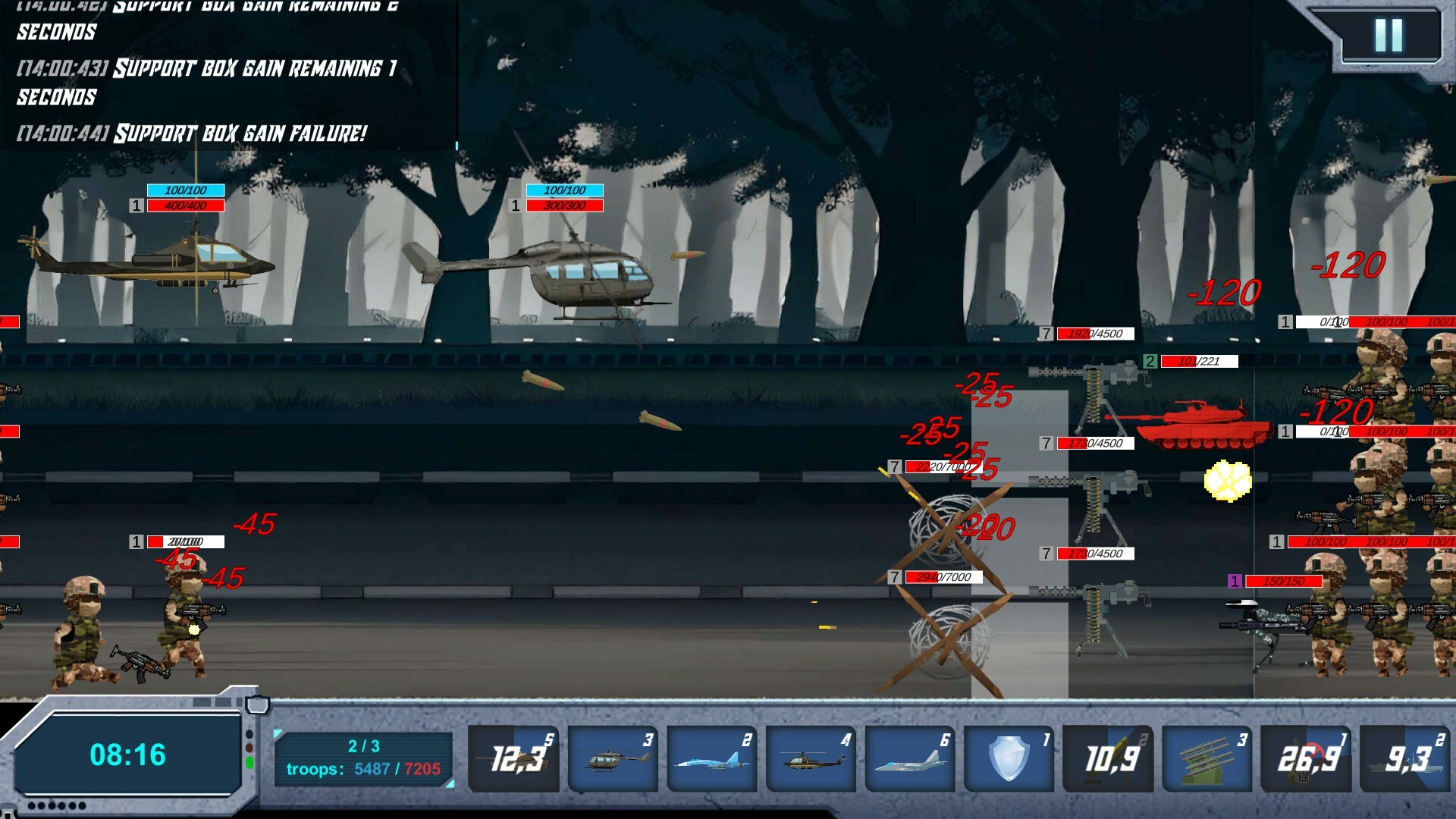This screenshot has width=1456, height=819.
Task: Expand the troops panel corner arrow
Action: click(x=277, y=733)
